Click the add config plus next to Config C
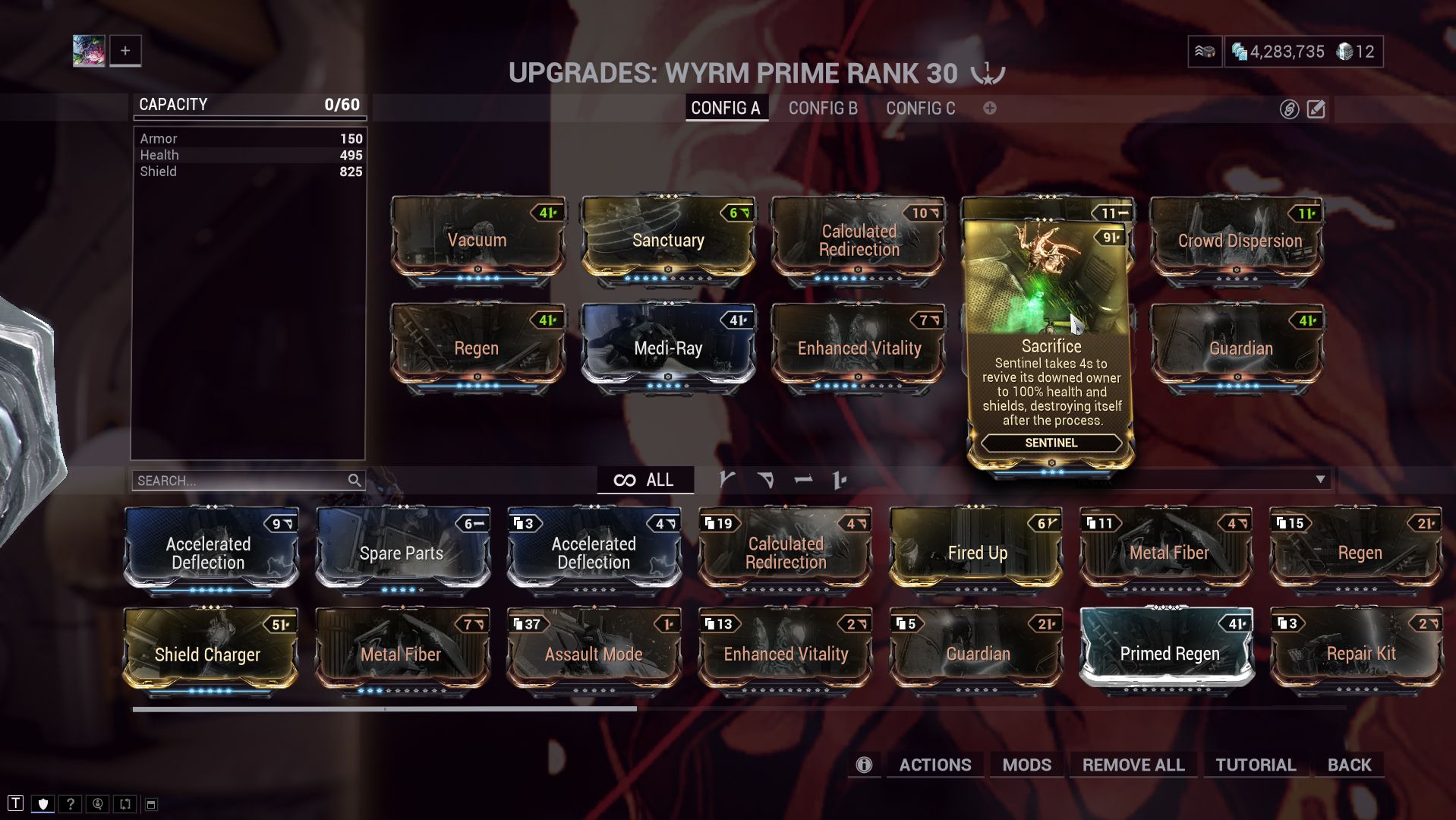This screenshot has width=1456, height=820. 989,109
